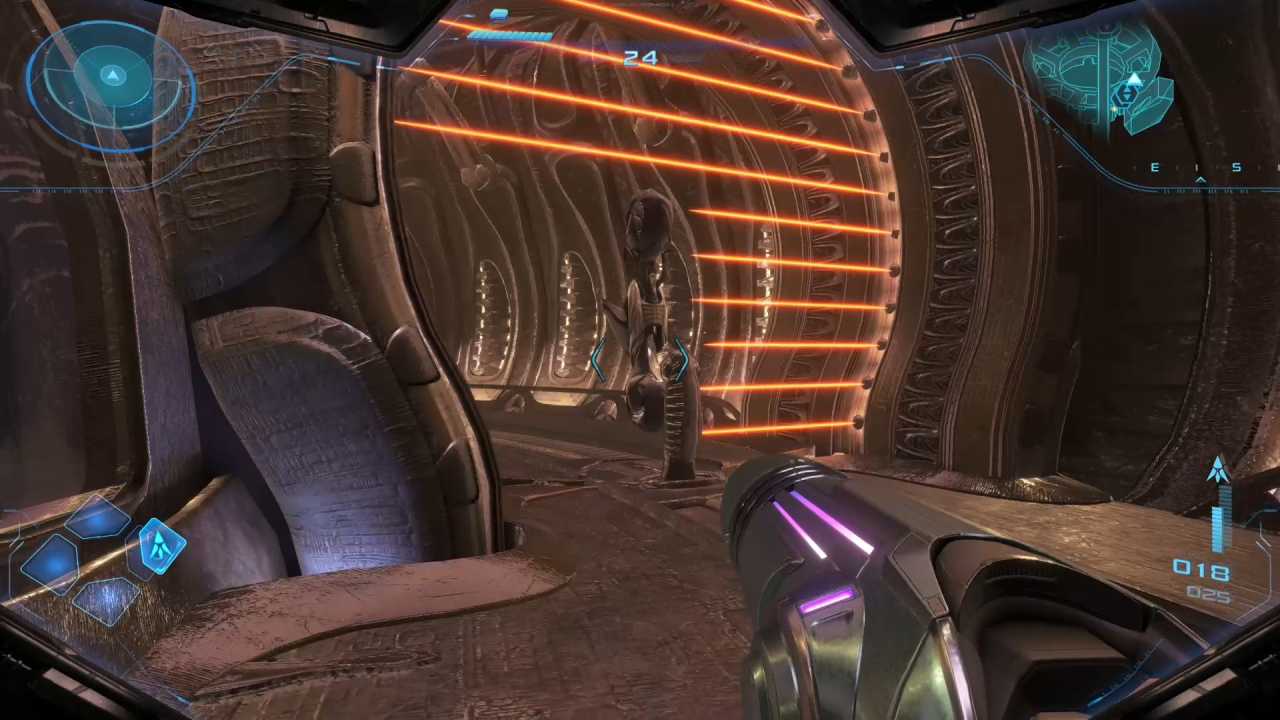Click the hexagonal marker on the minimap
Image resolution: width=1280 pixels, height=720 pixels.
point(1127,95)
